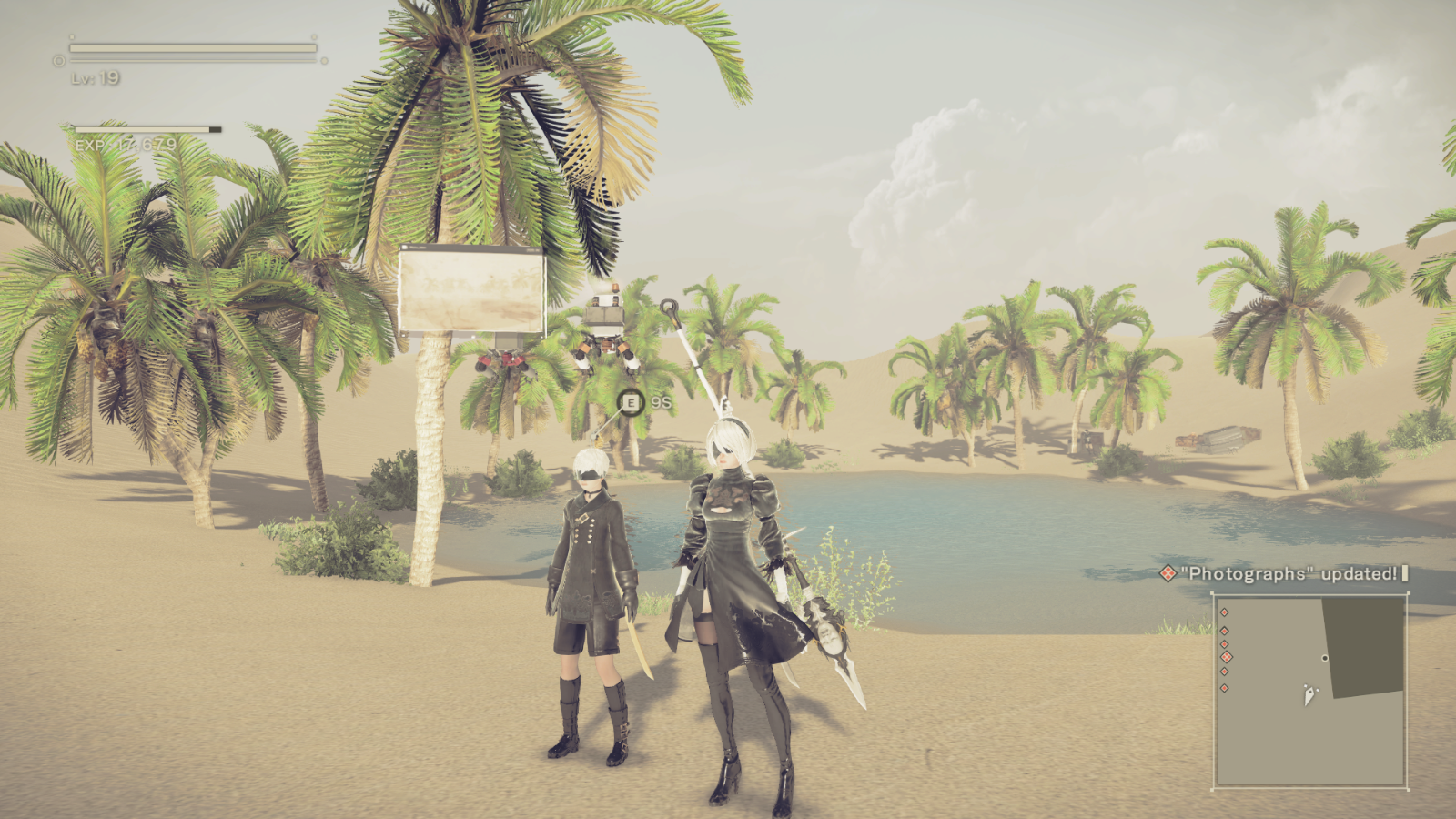Select the topmost red diamond marker on the minimap
The image size is (1456, 819).
coord(1224,612)
